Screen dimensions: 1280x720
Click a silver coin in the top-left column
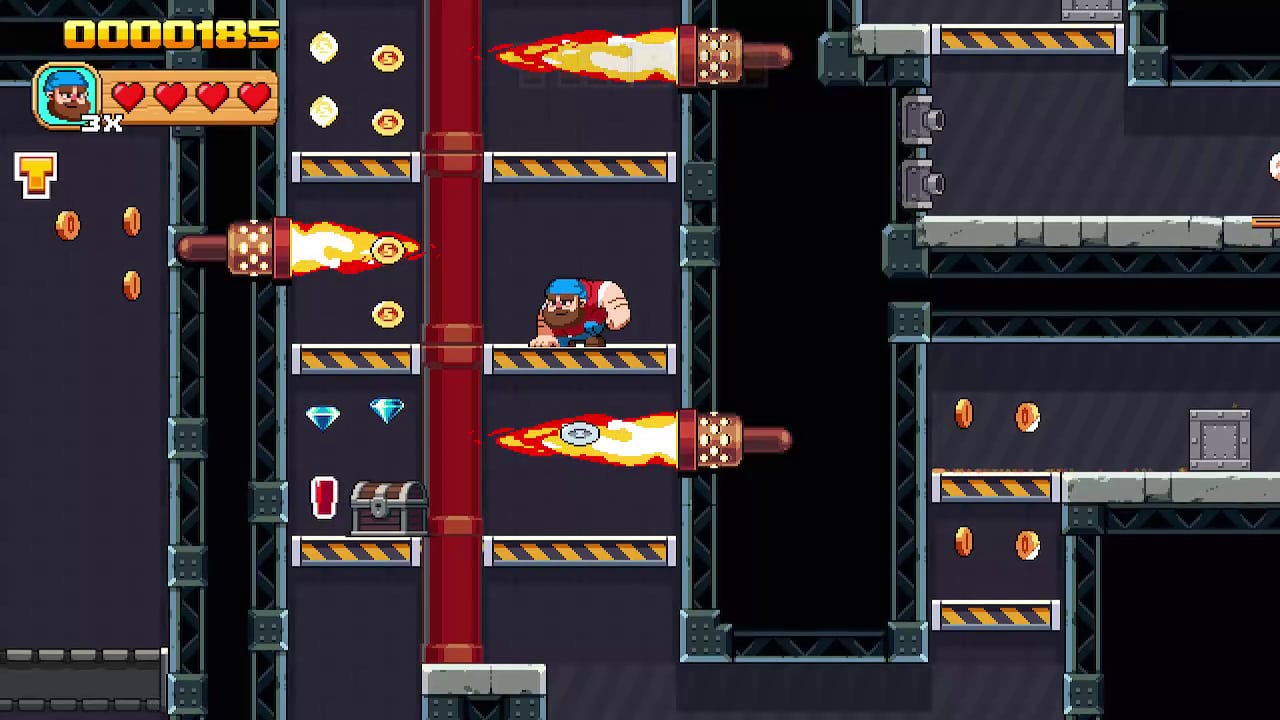pyautogui.click(x=322, y=48)
